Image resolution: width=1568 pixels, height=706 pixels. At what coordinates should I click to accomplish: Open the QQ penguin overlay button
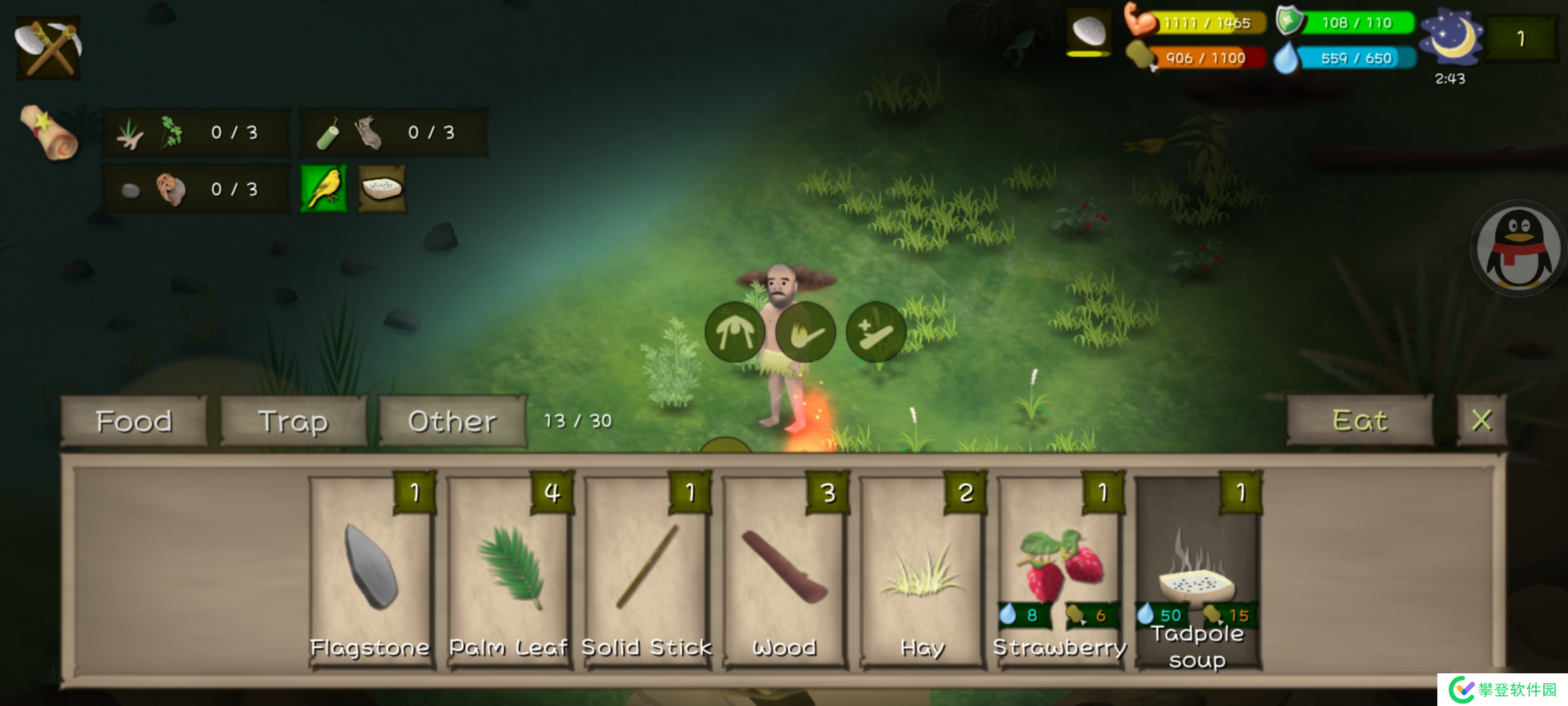pyautogui.click(x=1518, y=248)
